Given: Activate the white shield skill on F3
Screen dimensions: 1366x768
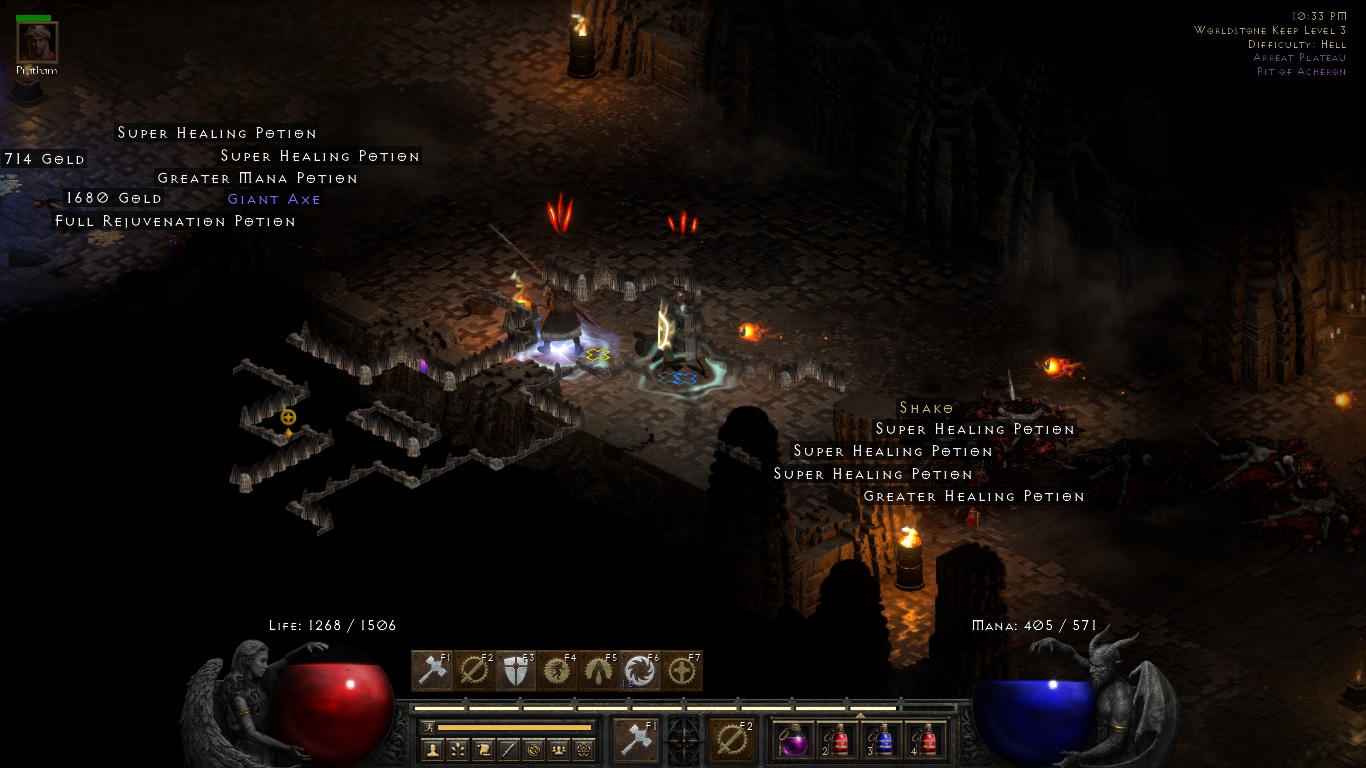Looking at the screenshot, I should coord(516,671).
